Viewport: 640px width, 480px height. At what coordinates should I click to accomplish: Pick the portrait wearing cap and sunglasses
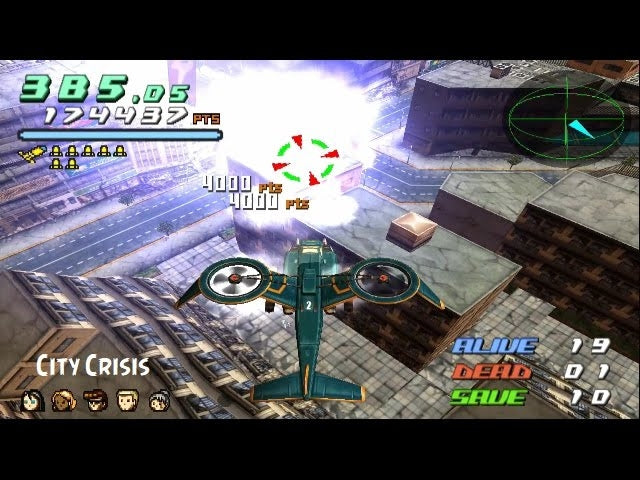coord(95,401)
